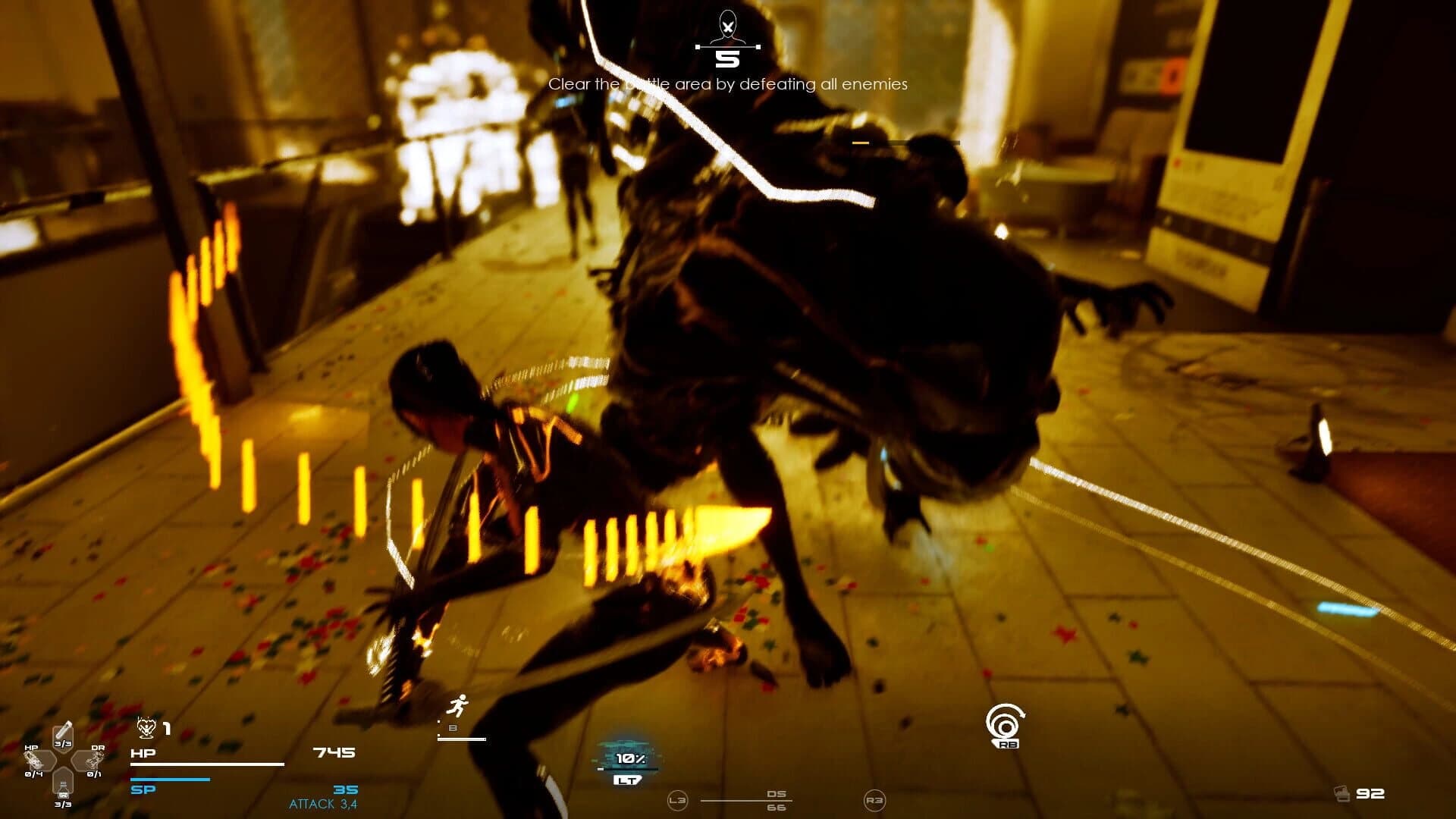Click the SP label on the stamina bar

[x=141, y=789]
